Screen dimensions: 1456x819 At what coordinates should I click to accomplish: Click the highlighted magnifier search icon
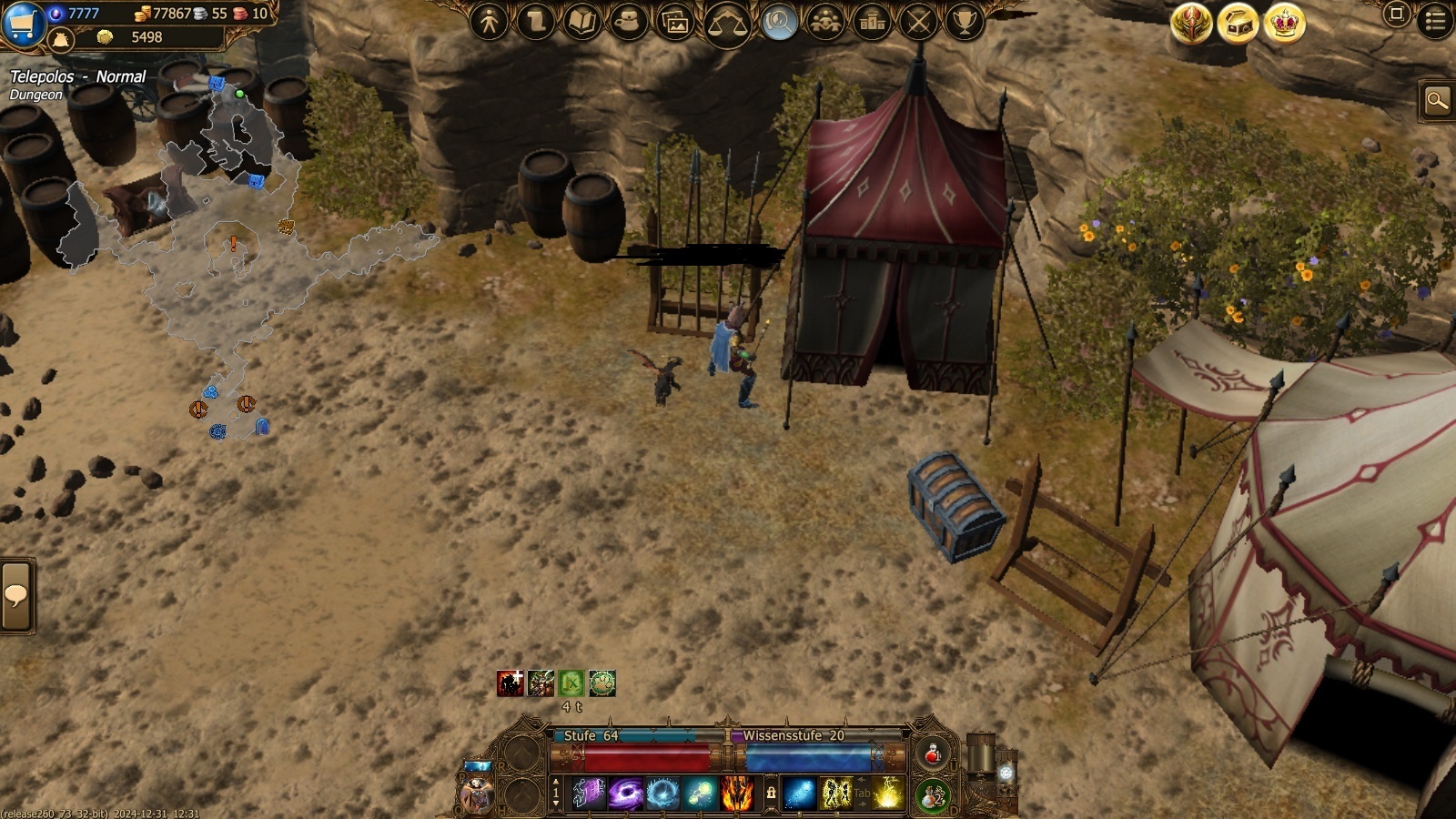tap(779, 22)
